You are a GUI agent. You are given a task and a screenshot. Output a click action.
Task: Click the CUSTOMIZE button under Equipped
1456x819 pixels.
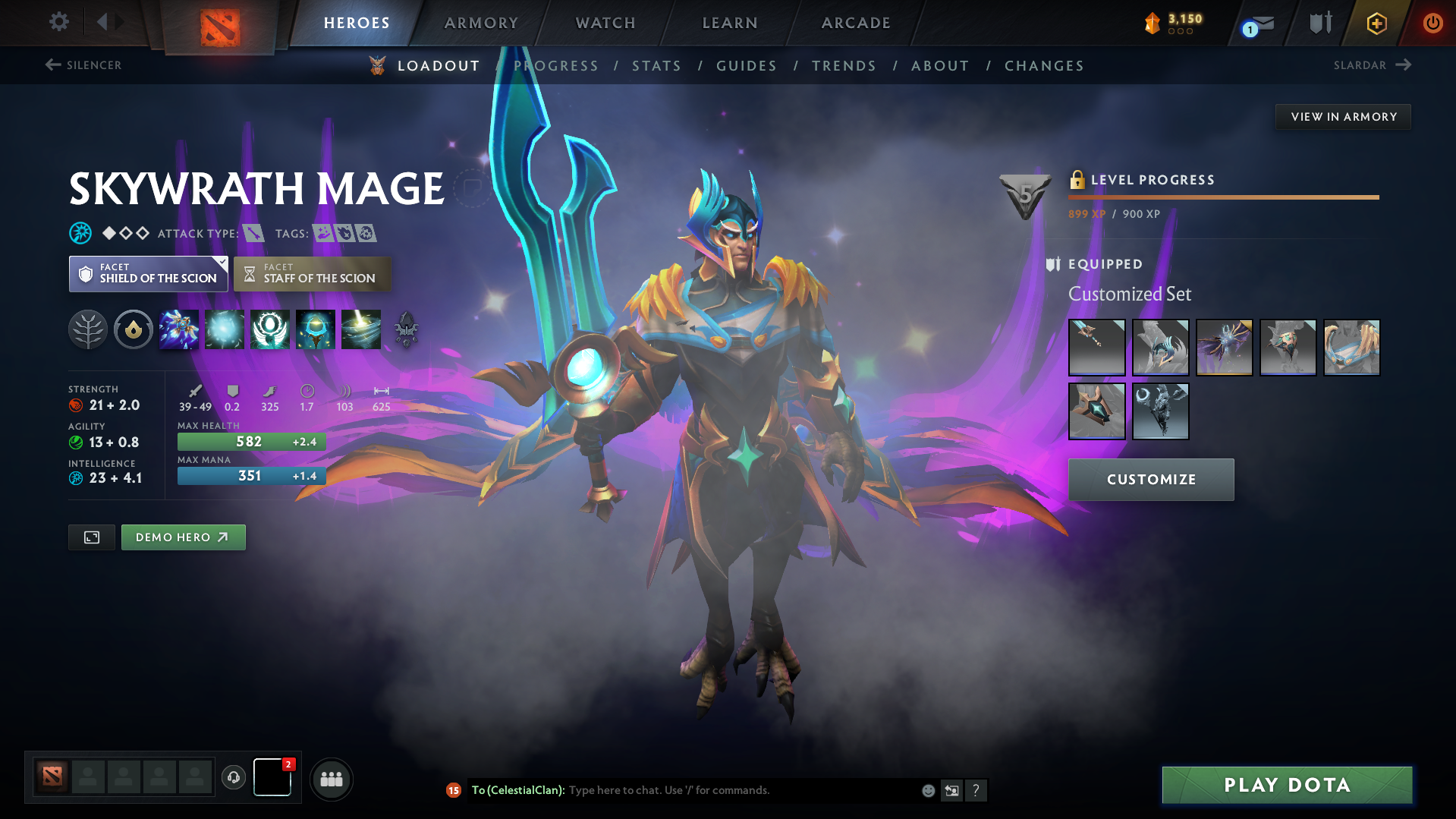pos(1150,479)
